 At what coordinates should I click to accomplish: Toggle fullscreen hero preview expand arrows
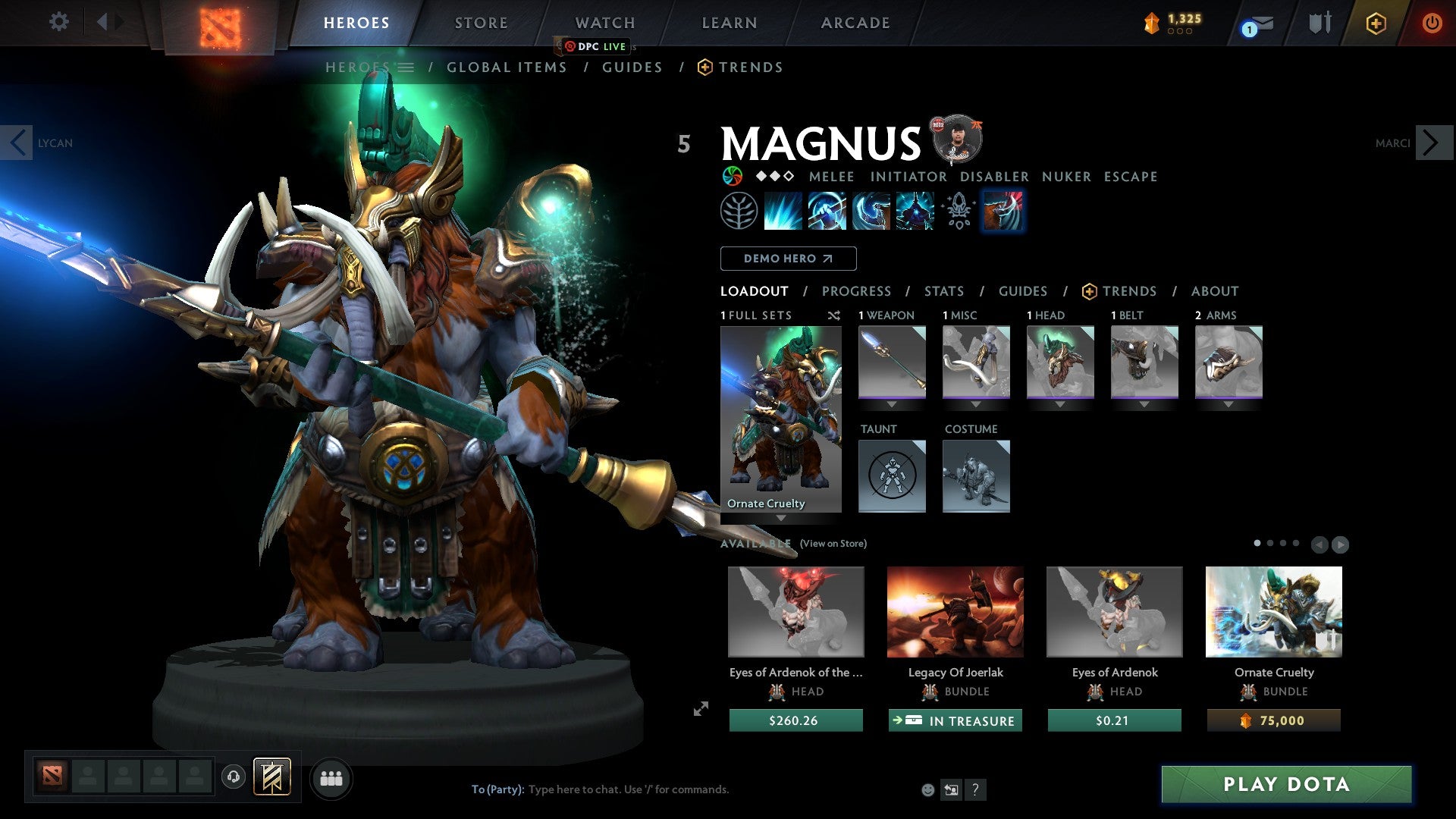pos(700,710)
